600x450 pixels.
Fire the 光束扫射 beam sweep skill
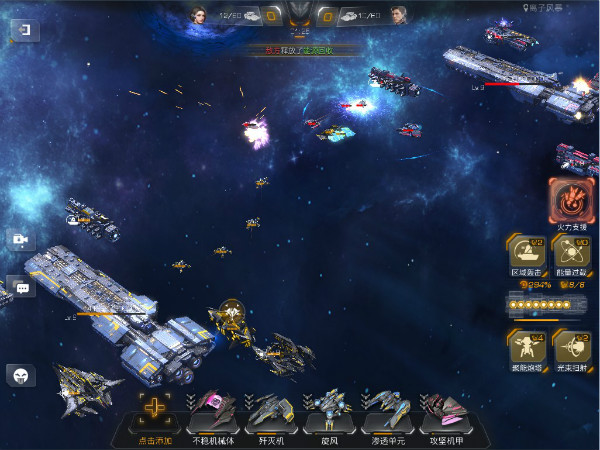[x=572, y=349]
